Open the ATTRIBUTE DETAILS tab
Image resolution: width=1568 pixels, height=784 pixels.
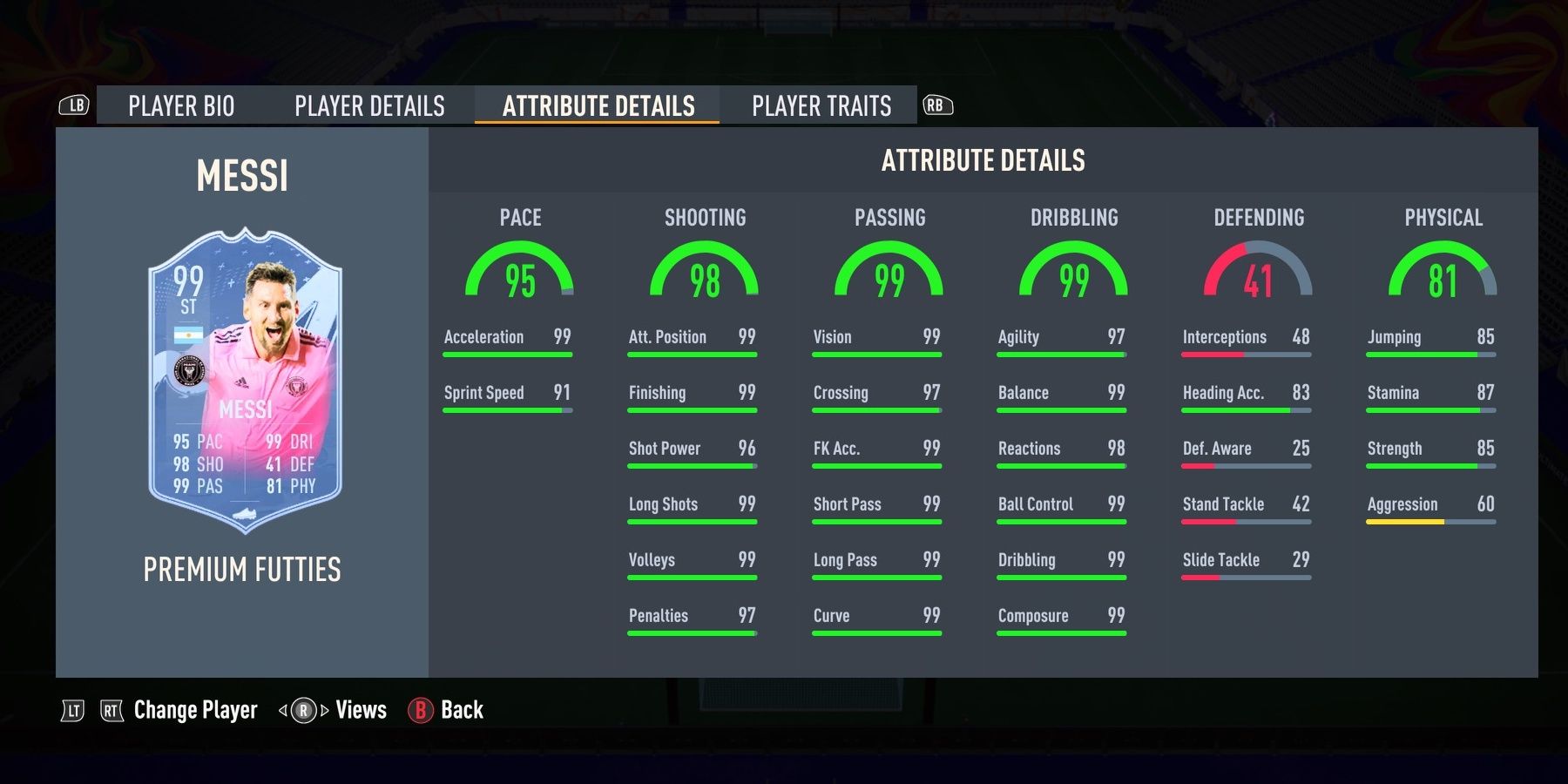598,105
